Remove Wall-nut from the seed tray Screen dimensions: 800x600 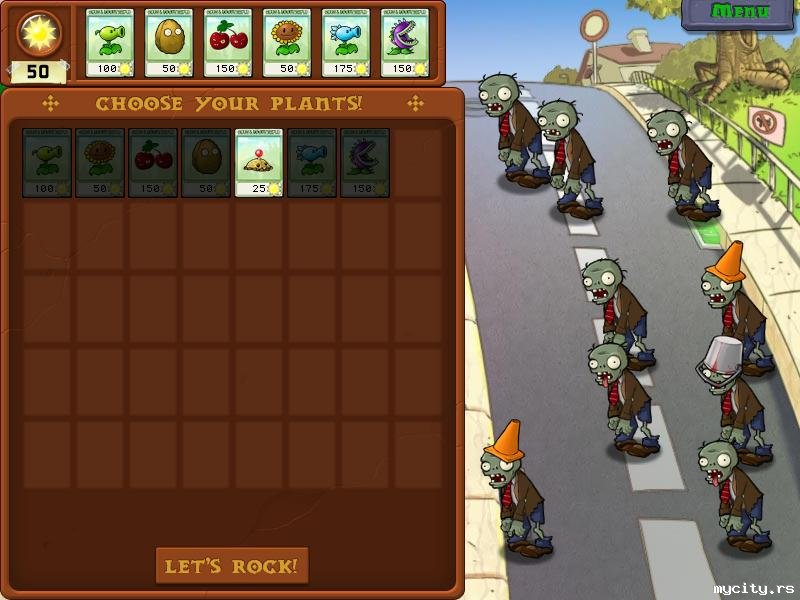170,42
